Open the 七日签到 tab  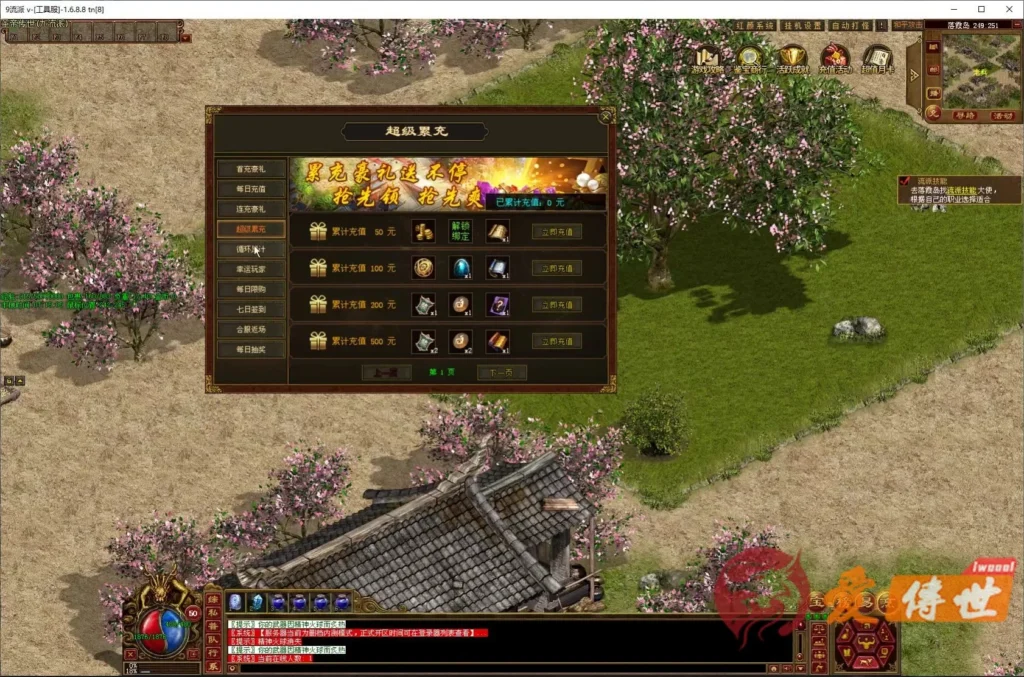pos(251,309)
